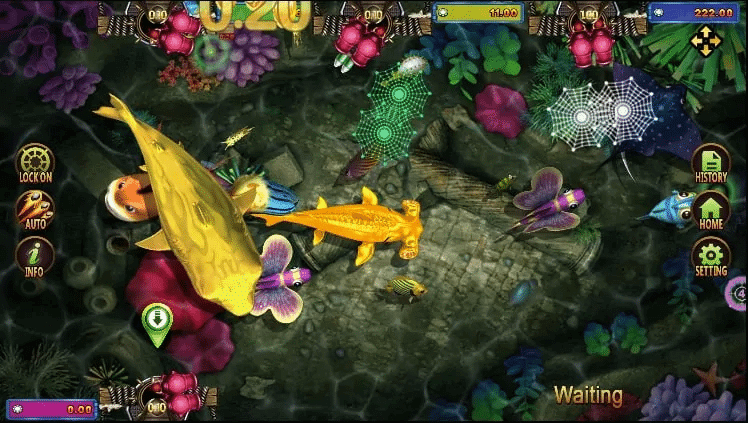Return to the Home lobby
Viewport: 748px width, 423px height.
click(x=711, y=210)
